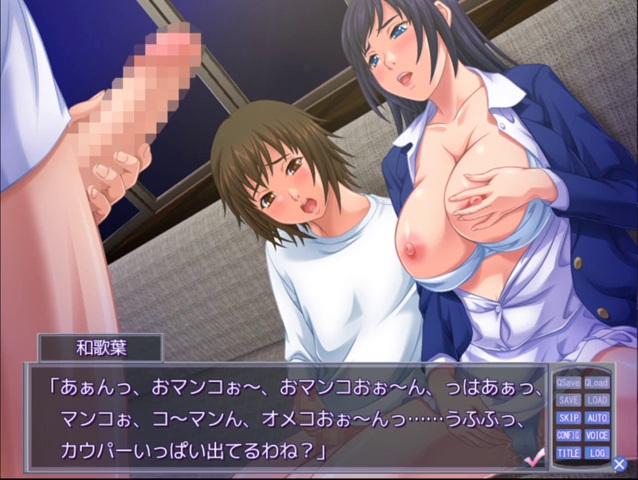The height and width of the screenshot is (480, 638).
Task: Toggle AUTO text advance mode
Action: [x=597, y=417]
